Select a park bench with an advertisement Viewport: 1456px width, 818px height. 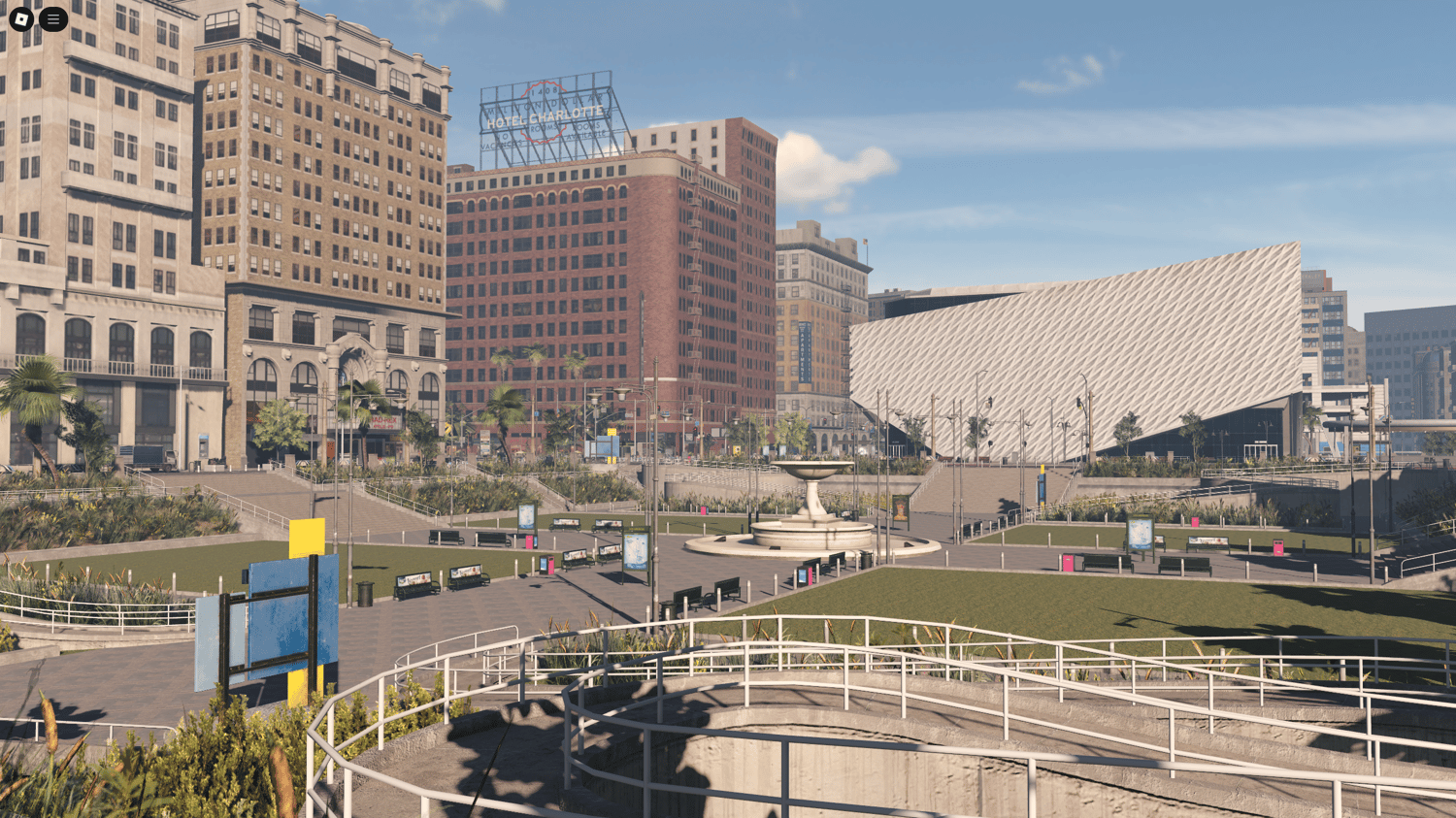(x=466, y=573)
